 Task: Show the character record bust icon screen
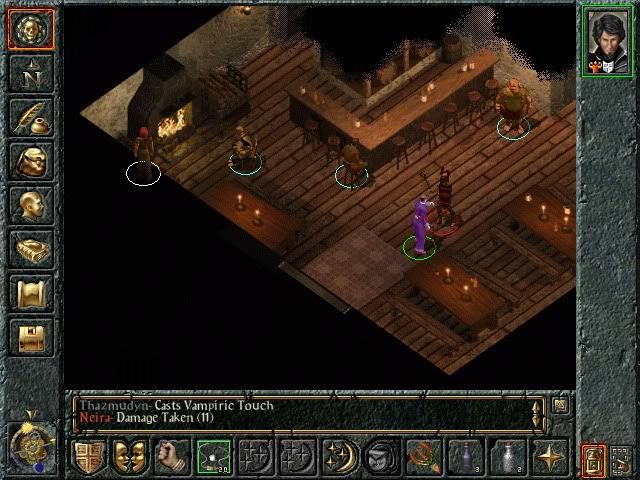tap(30, 204)
